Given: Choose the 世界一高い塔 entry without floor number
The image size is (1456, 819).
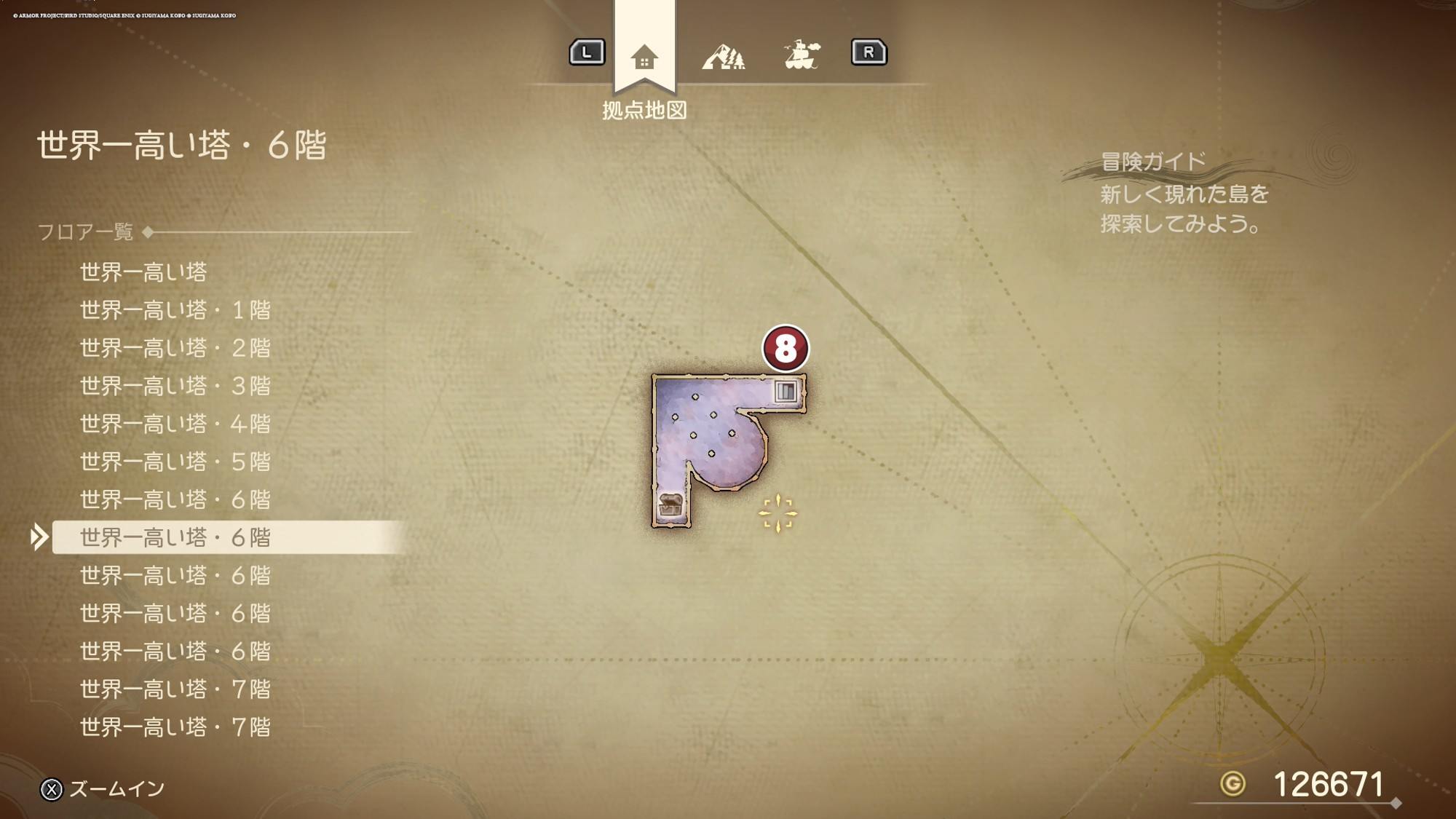Looking at the screenshot, I should [143, 272].
